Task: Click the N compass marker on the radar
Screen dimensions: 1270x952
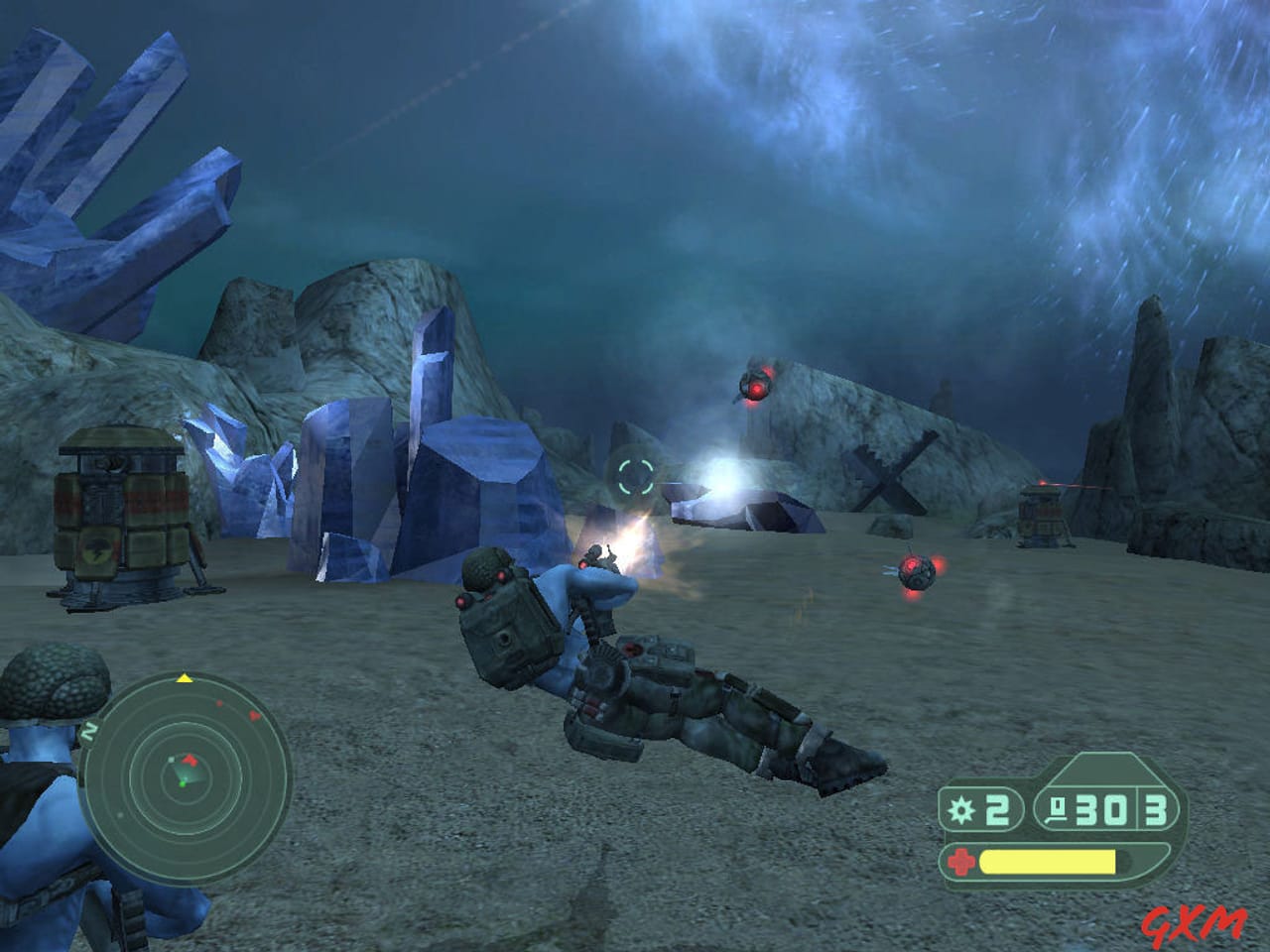Action: click(x=88, y=730)
